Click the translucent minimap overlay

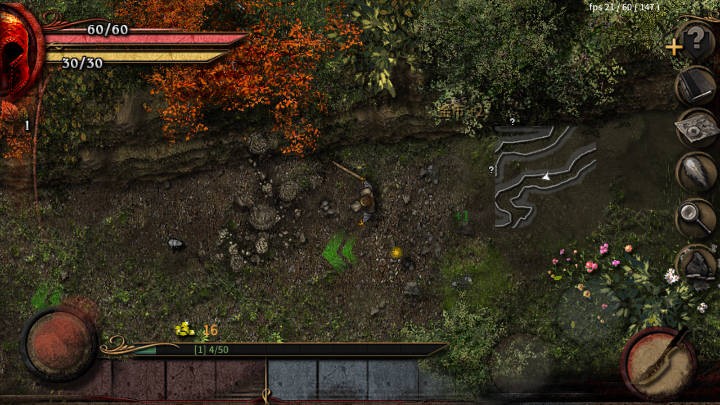(545, 175)
